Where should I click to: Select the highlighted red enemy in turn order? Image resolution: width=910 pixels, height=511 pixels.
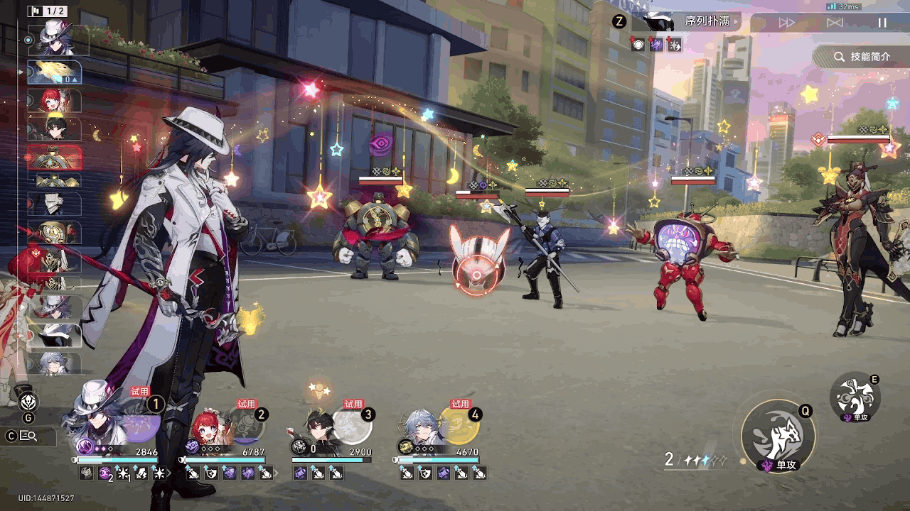54,159
